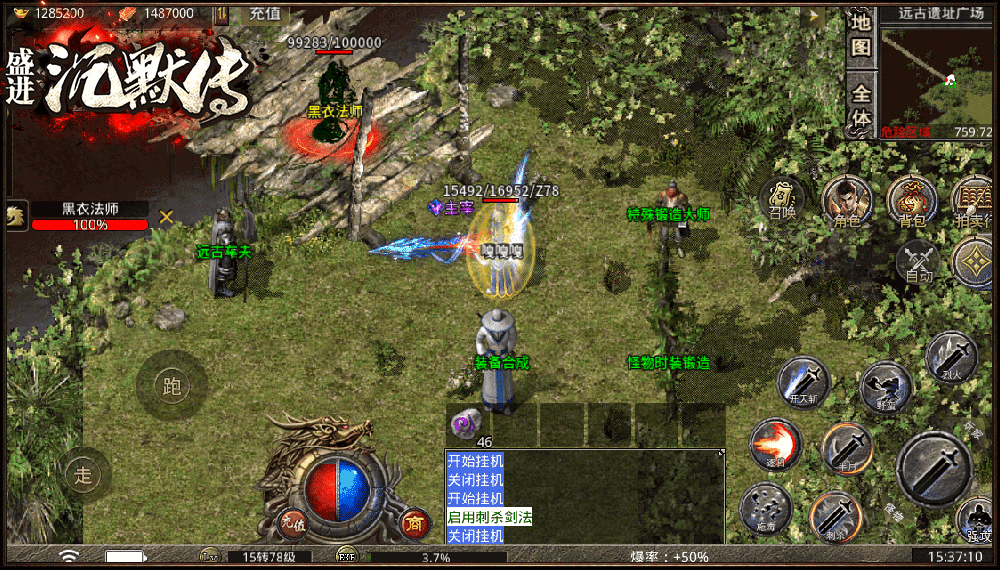This screenshot has width=1000, height=570.
Task: Activate the 开天斩 skill
Action: (x=804, y=382)
